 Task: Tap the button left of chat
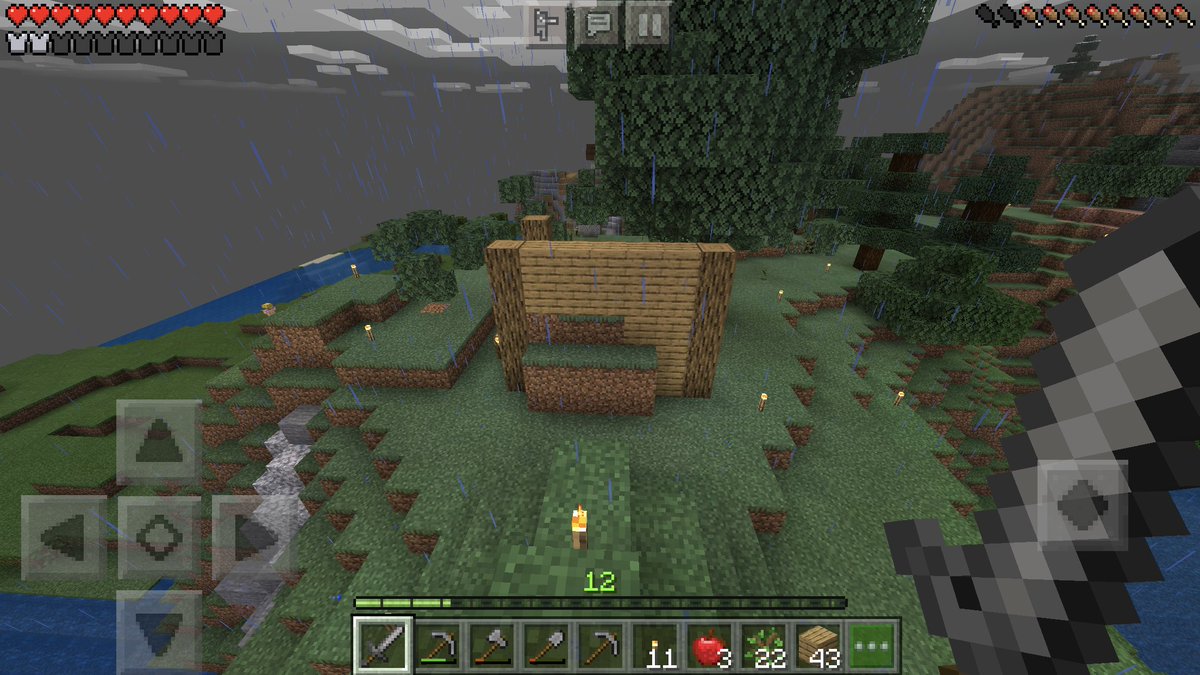pyautogui.click(x=548, y=24)
